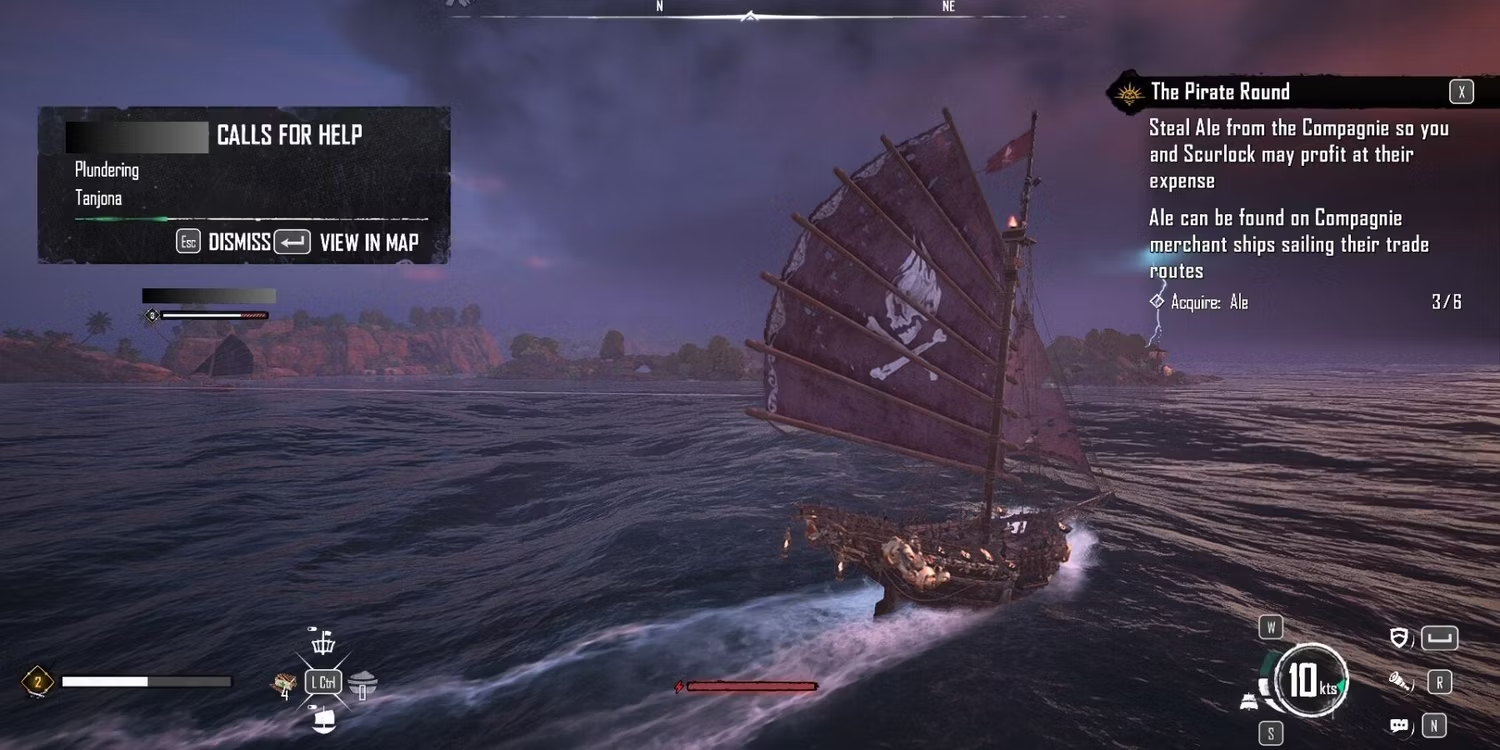Choose the sailing ship icon on wheel
The width and height of the screenshot is (1500, 750).
point(323,718)
